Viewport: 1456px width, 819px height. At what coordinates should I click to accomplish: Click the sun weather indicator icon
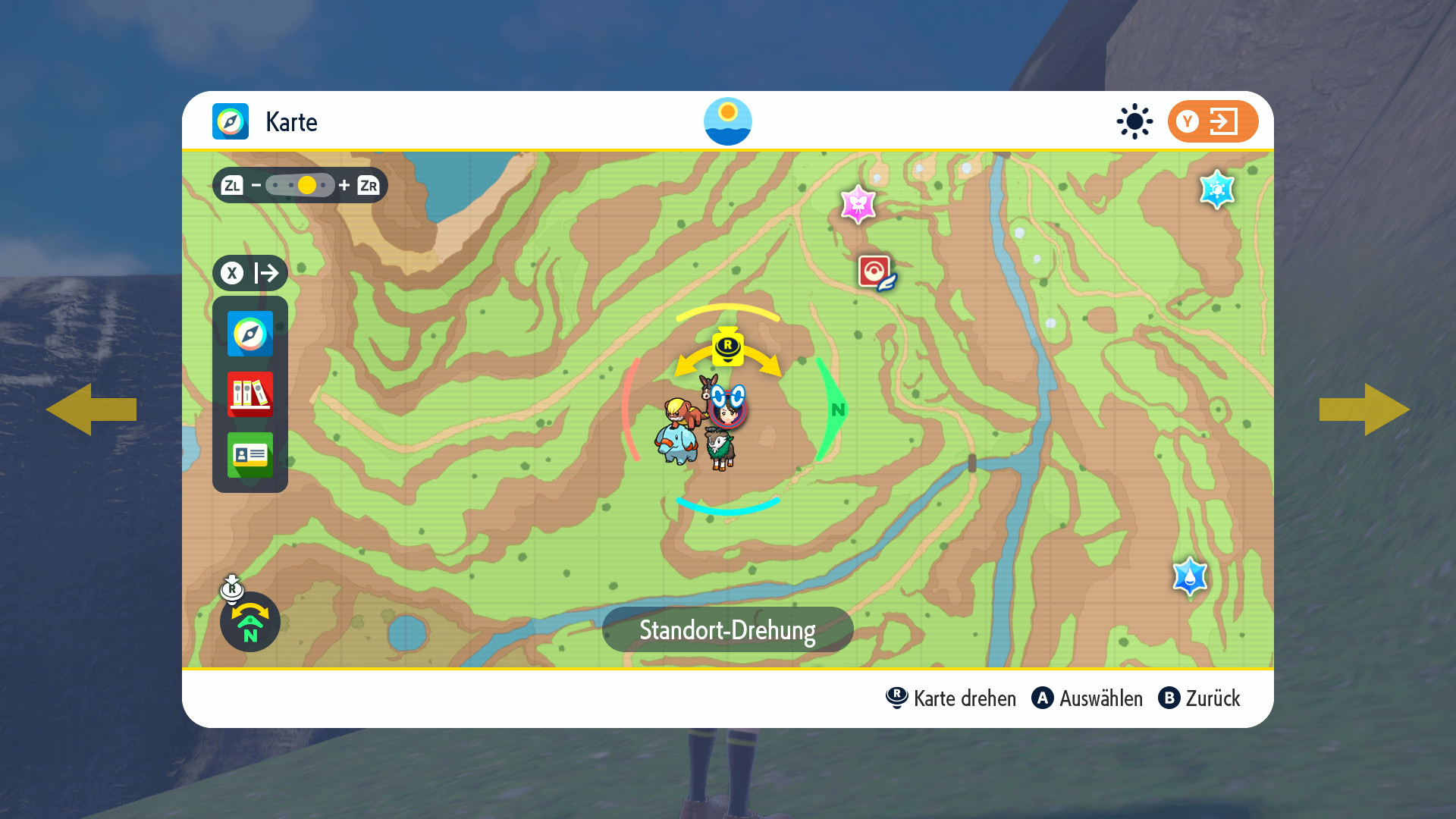(x=1134, y=121)
